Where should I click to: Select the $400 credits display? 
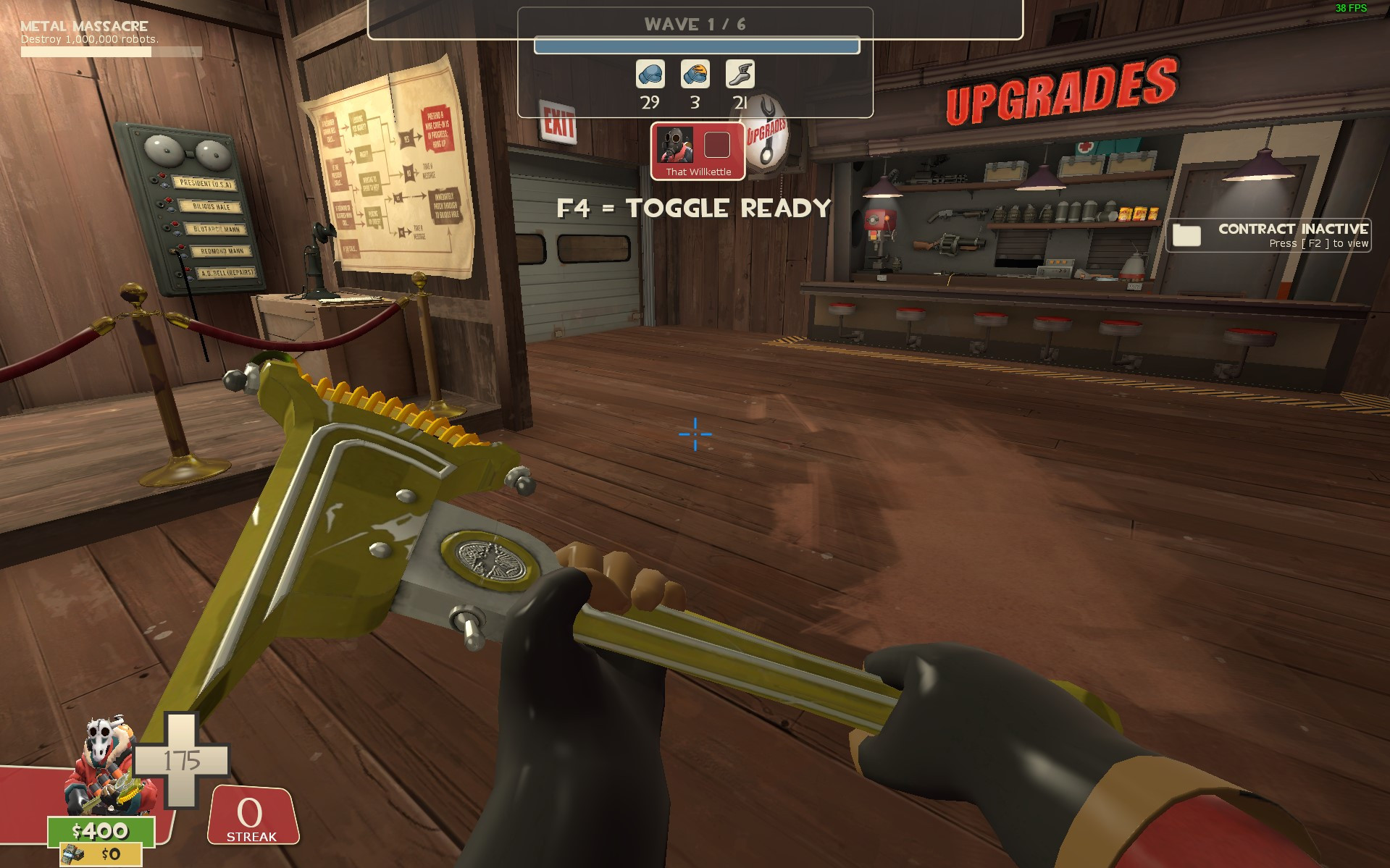point(100,833)
